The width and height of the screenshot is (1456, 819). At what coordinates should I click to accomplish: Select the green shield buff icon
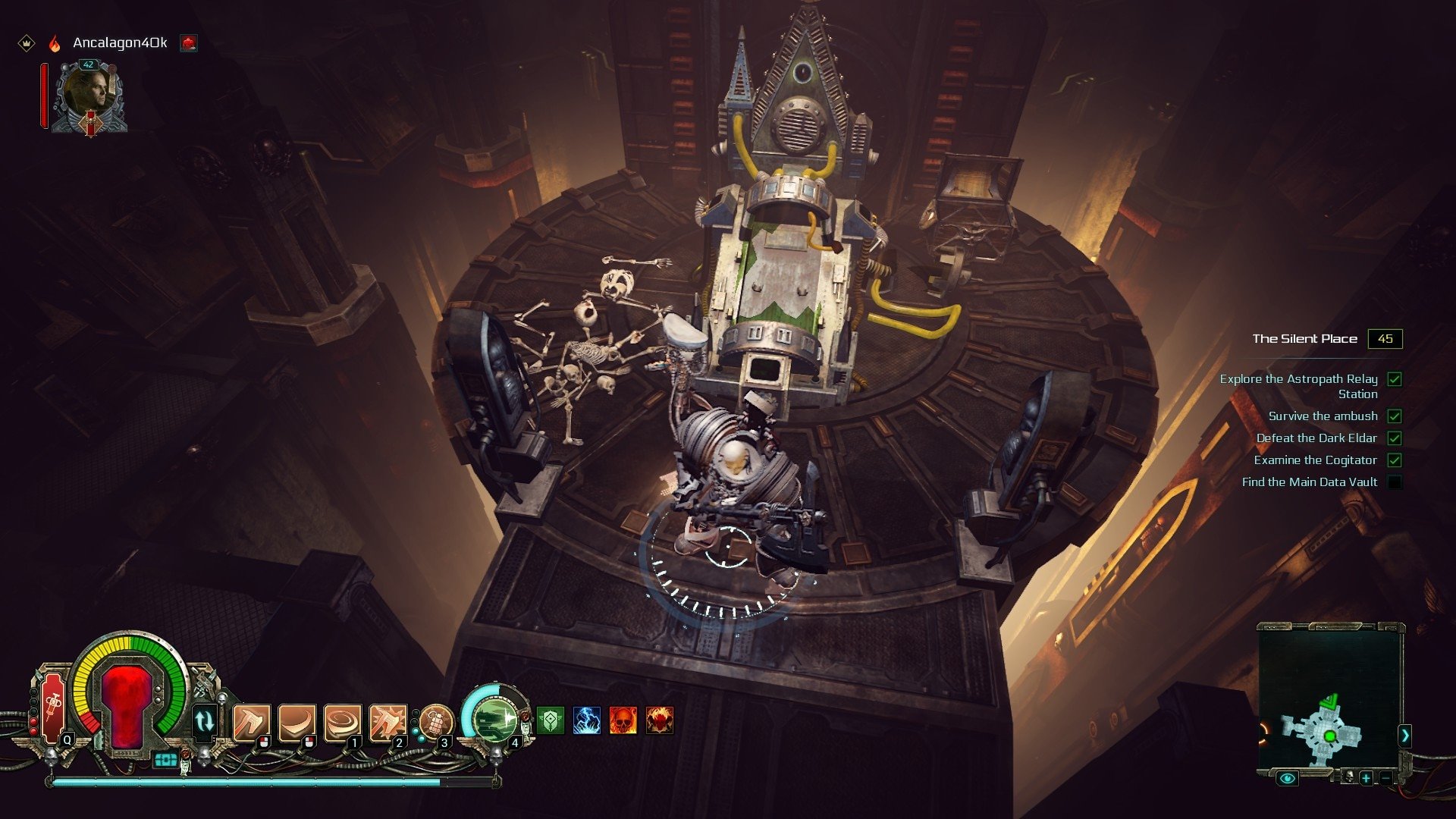[551, 720]
